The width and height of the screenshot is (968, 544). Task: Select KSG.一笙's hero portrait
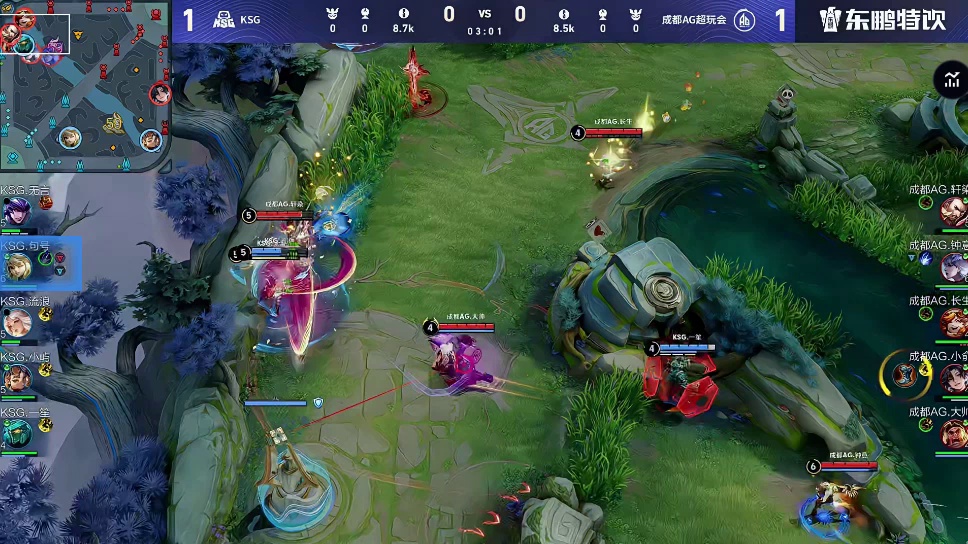click(x=18, y=433)
